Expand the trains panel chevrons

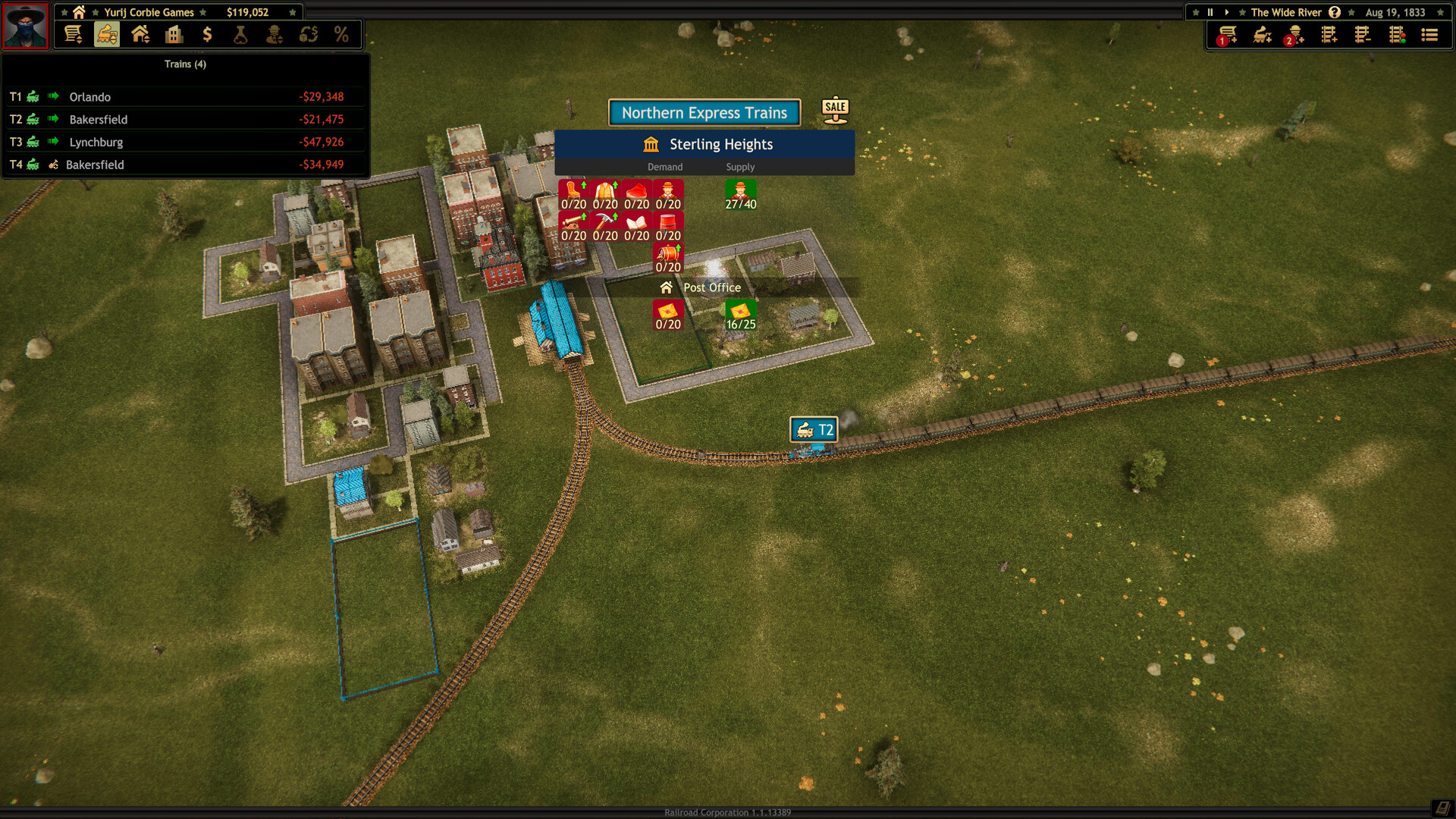[x=106, y=33]
